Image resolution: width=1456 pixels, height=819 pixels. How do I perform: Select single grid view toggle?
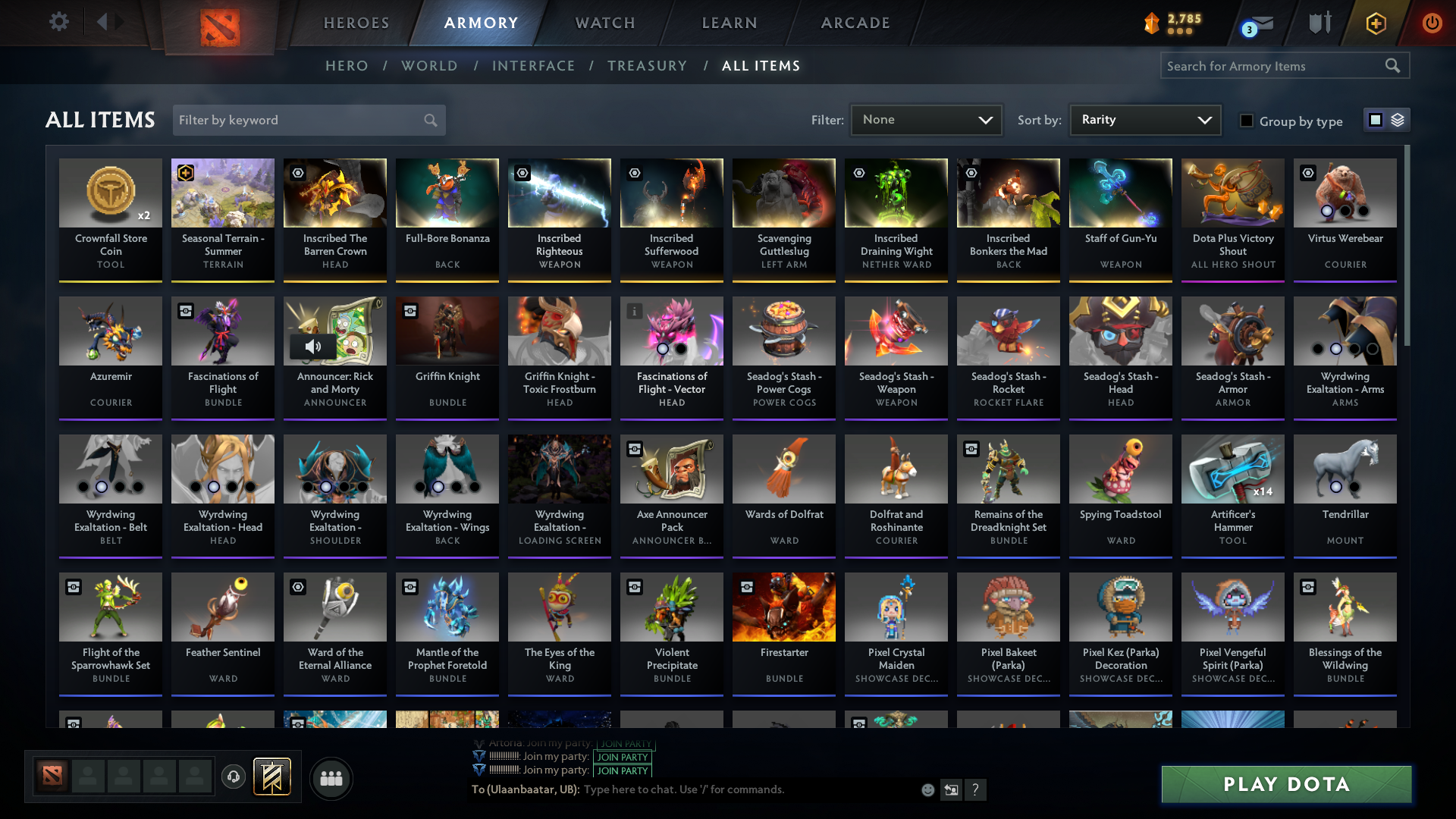click(1376, 120)
